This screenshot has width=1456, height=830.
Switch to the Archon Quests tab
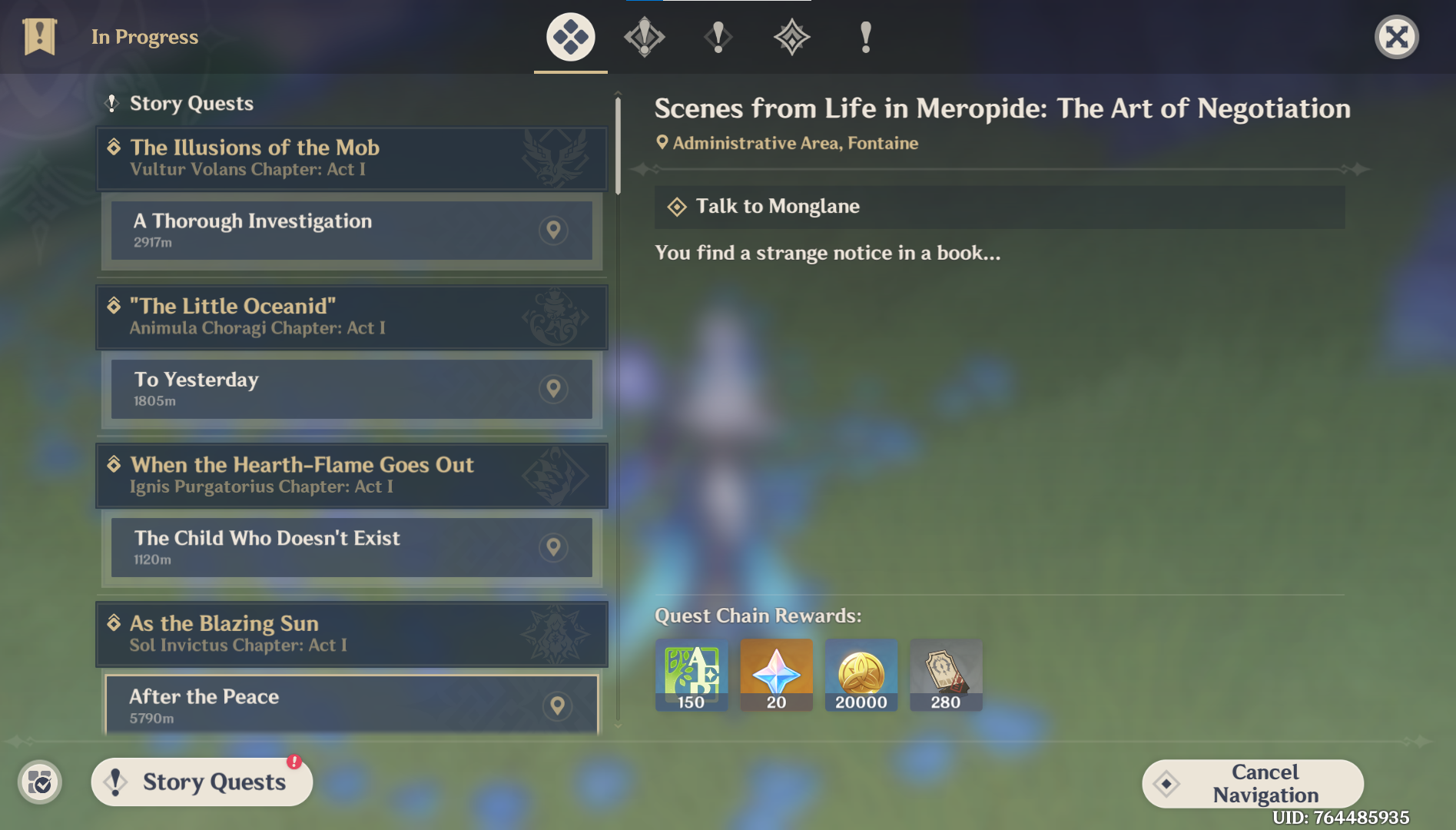(x=644, y=36)
